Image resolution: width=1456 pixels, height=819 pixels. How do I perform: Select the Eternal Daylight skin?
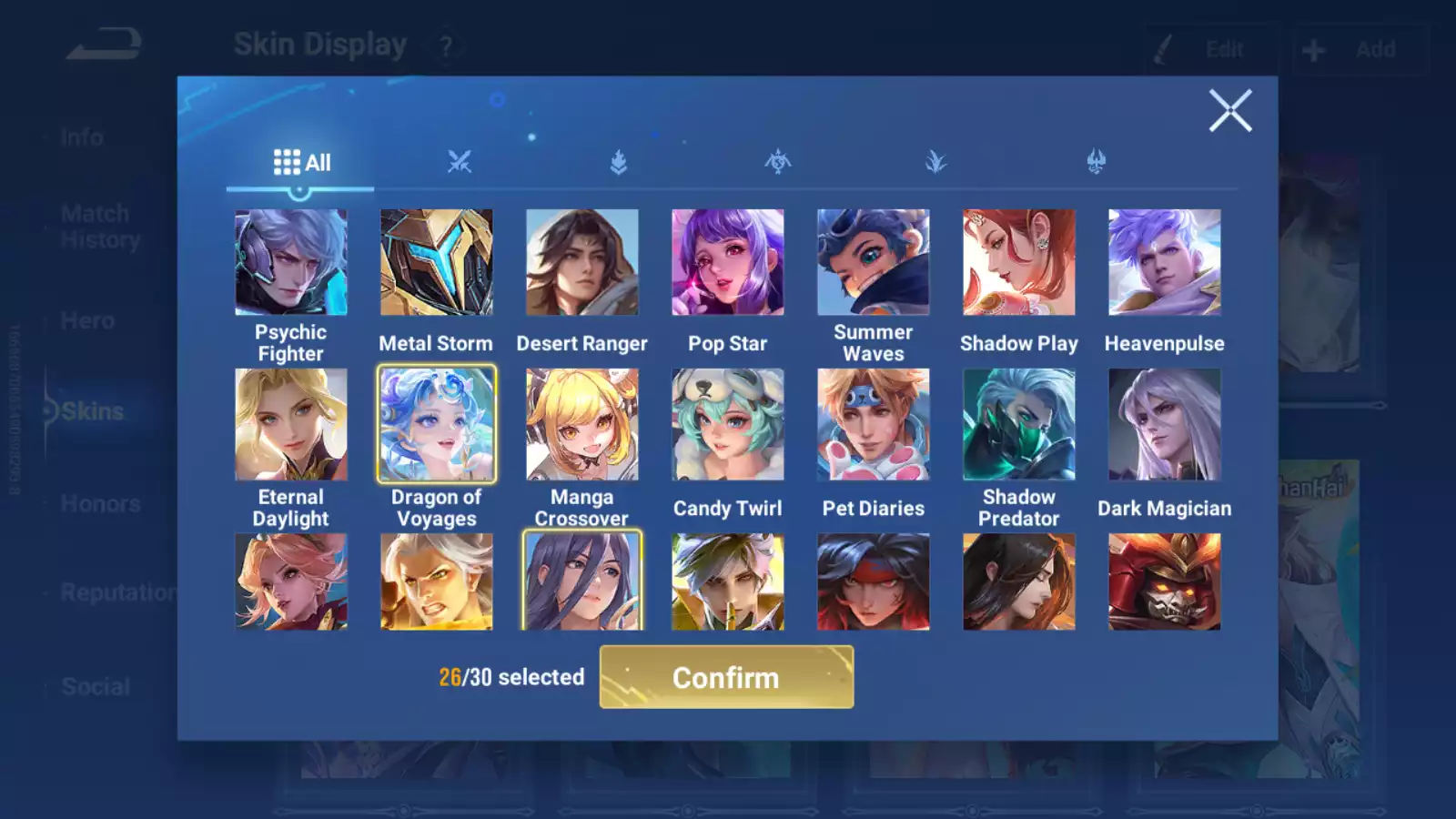(x=291, y=425)
